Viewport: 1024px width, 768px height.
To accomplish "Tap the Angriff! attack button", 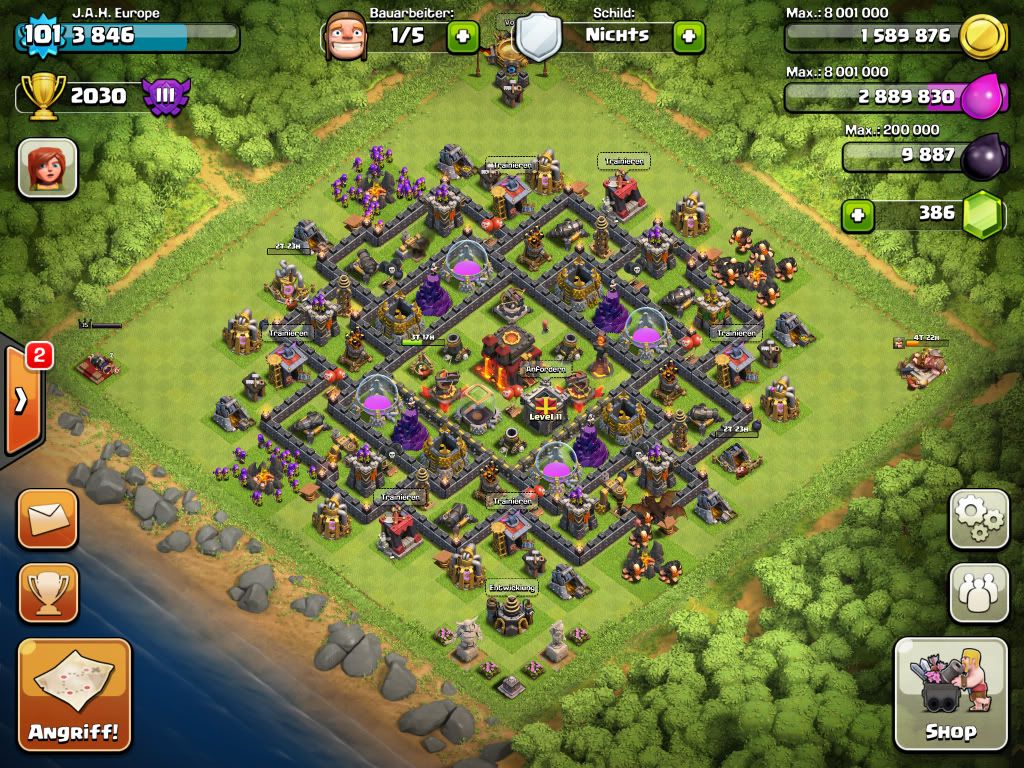I will pos(74,695).
